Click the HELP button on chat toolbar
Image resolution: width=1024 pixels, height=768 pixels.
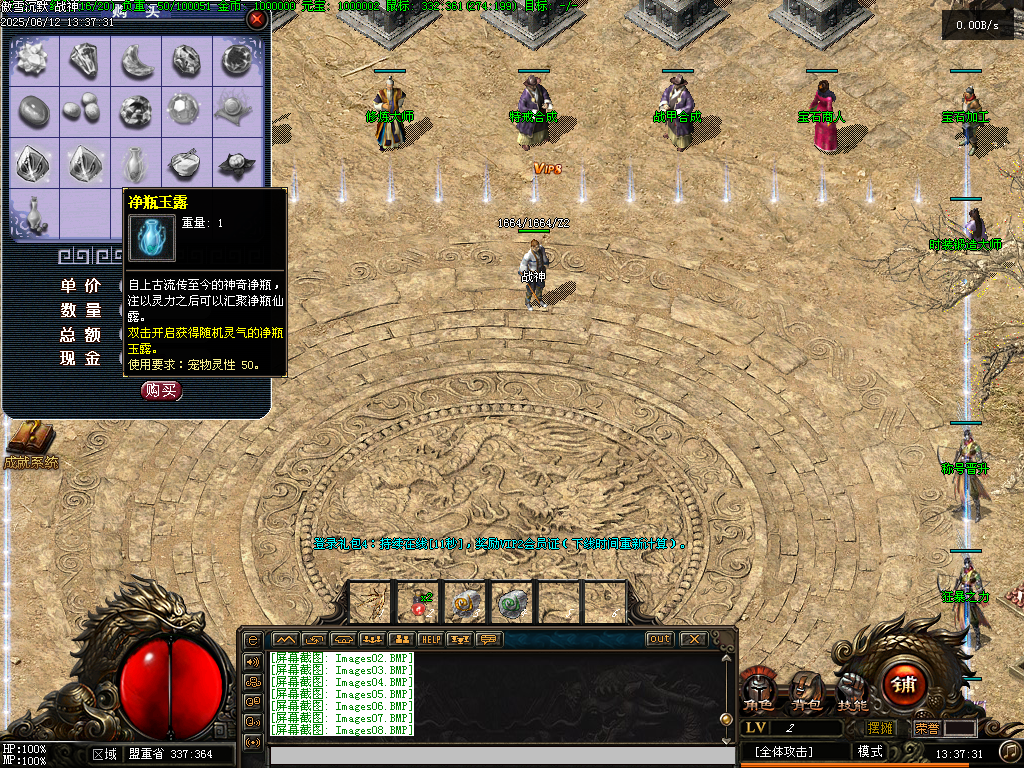[x=431, y=639]
